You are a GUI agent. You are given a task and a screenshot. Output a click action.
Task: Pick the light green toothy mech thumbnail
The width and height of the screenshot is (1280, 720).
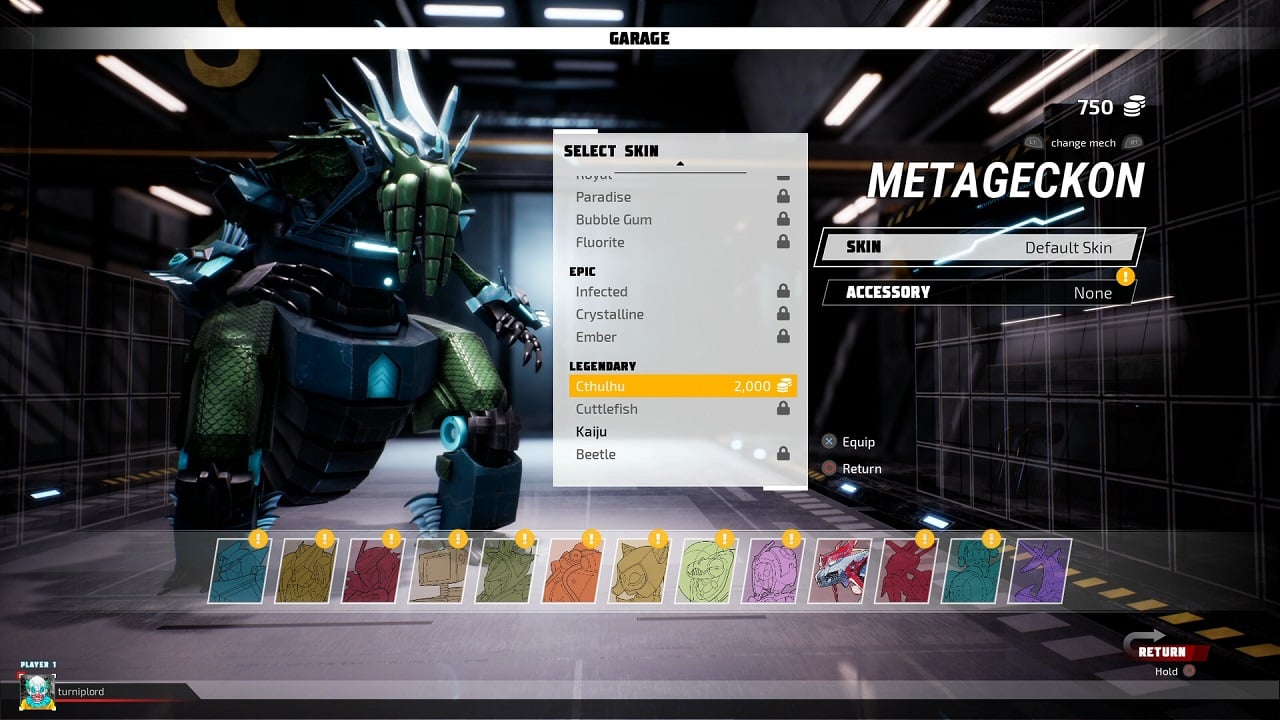click(x=707, y=571)
